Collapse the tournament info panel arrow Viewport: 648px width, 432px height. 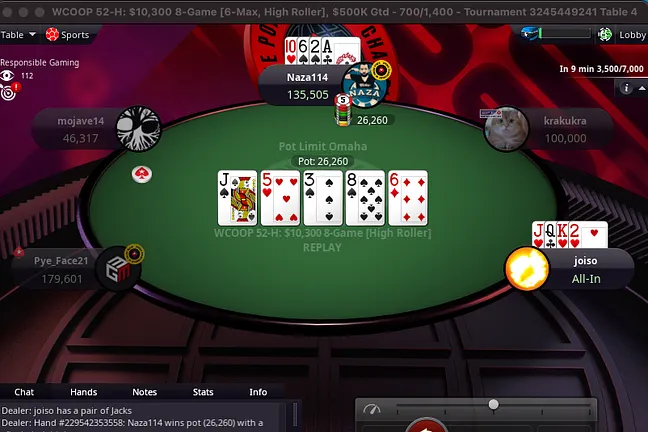coord(640,88)
